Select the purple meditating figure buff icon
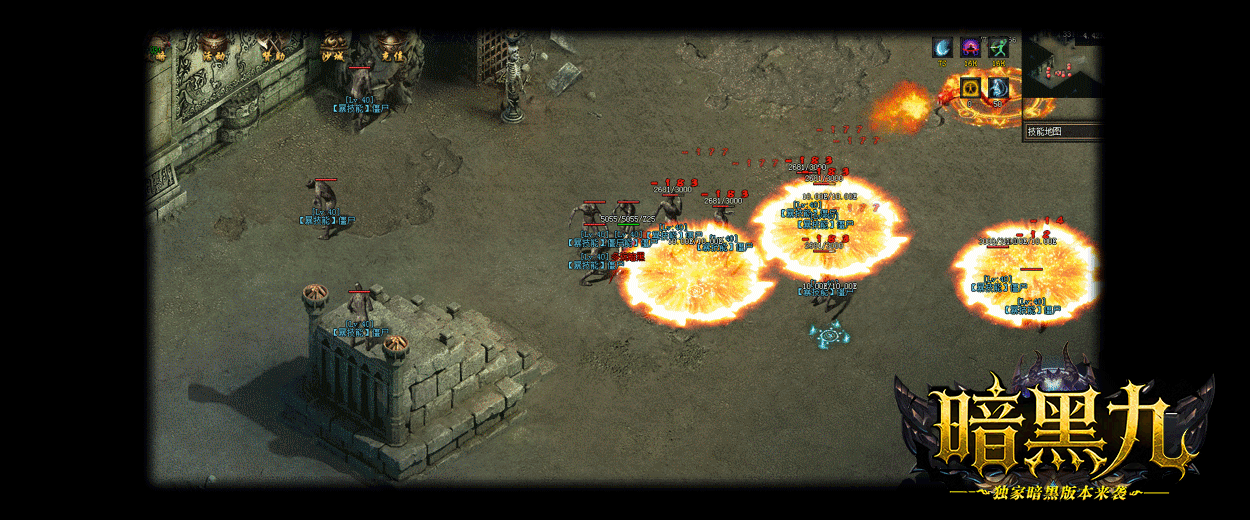This screenshot has width=1250, height=520. click(970, 48)
